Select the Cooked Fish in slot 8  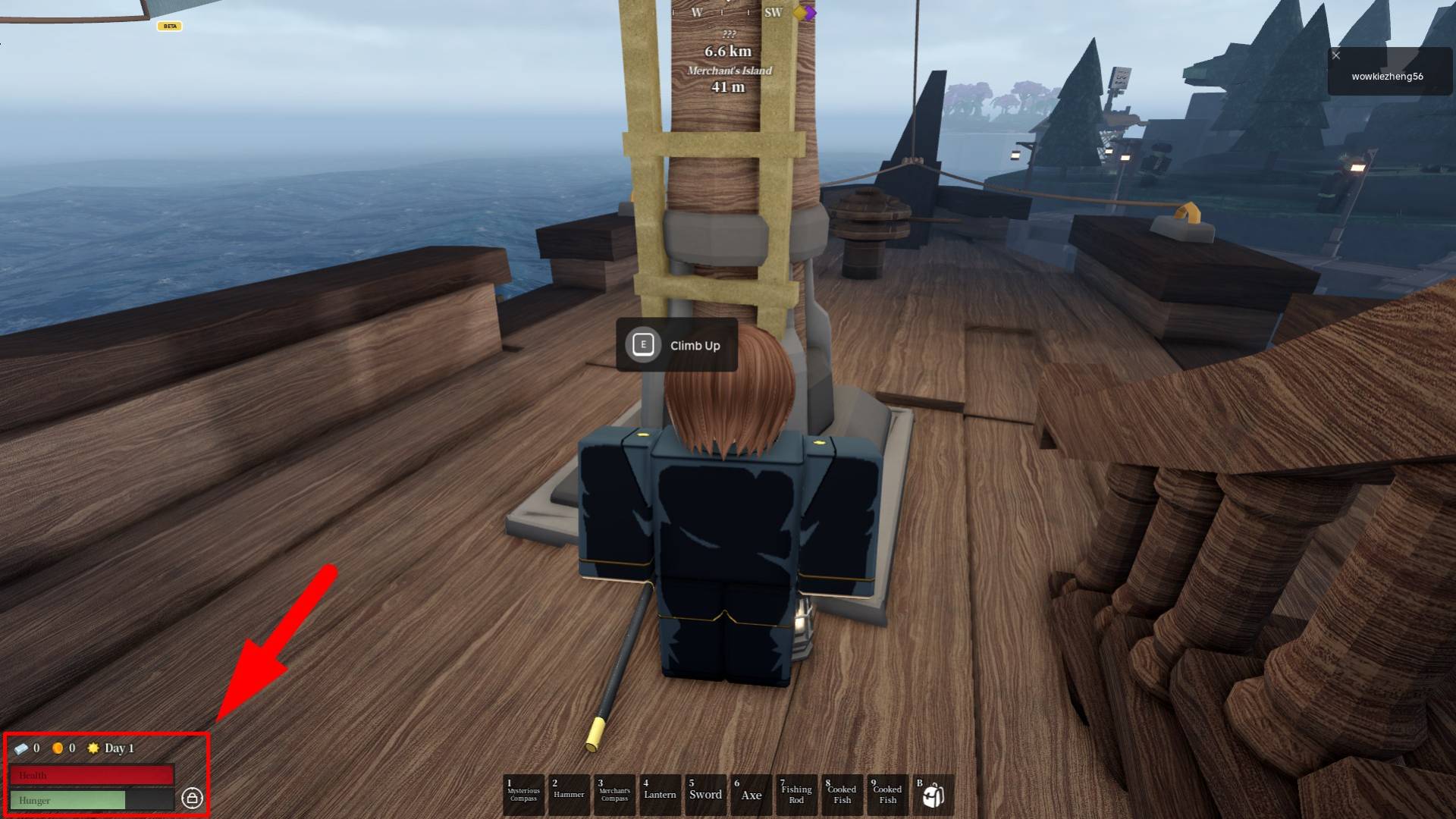(843, 794)
